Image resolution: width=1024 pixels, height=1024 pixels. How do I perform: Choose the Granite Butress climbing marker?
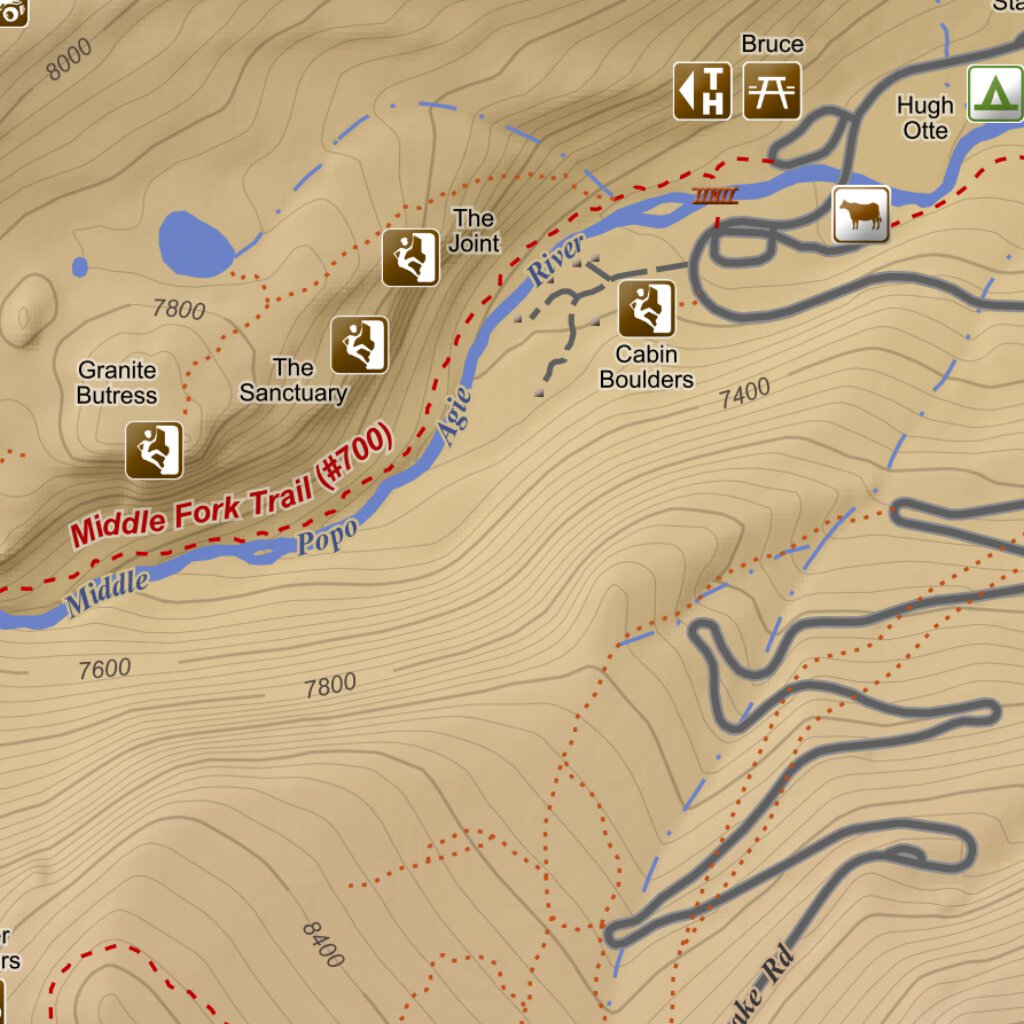click(x=154, y=450)
